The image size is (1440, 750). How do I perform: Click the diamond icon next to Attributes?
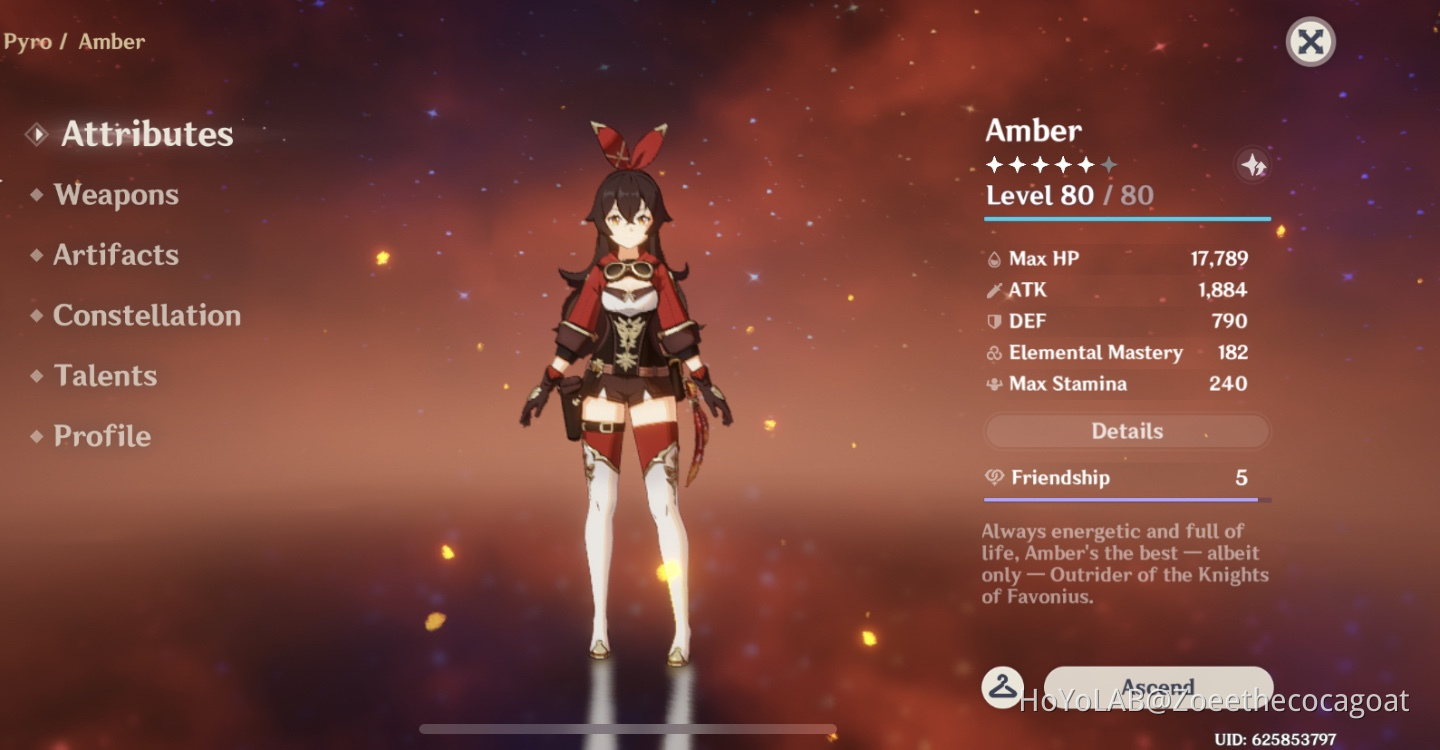[36, 133]
